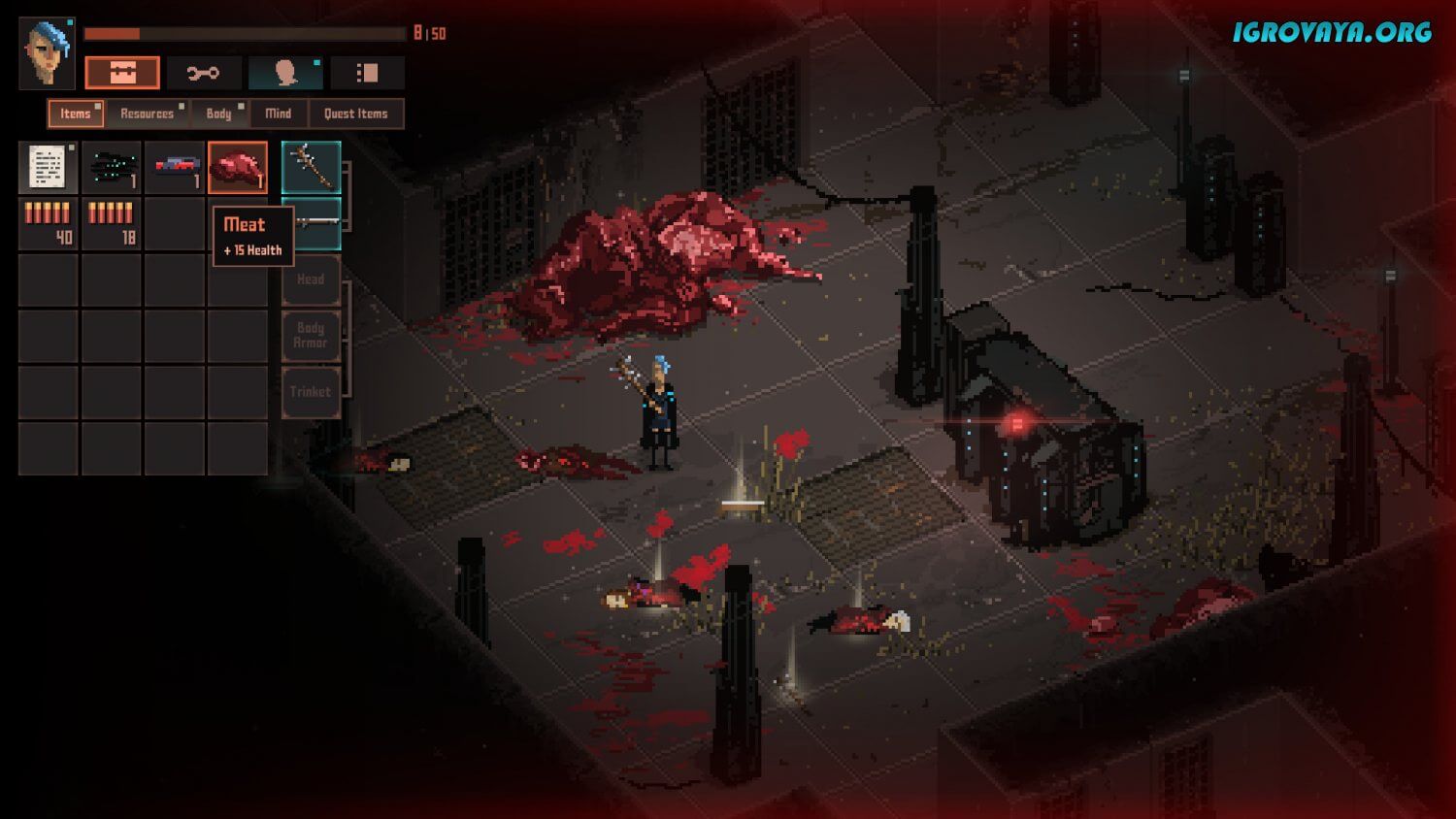This screenshot has width=1456, height=819.
Task: Open the list-style journal tab
Action: 367,73
